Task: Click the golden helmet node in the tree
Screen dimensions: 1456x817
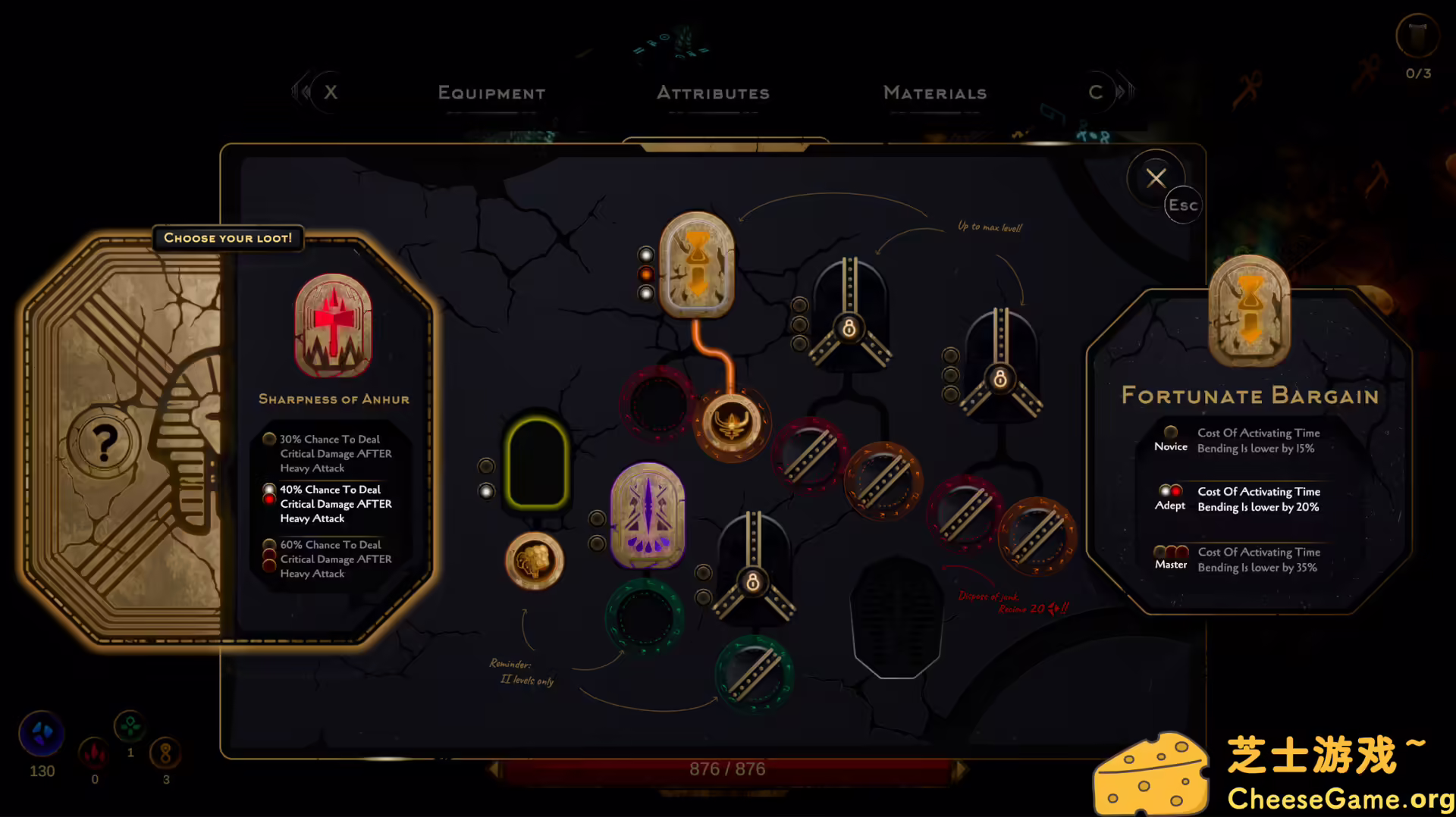Action: pos(730,424)
